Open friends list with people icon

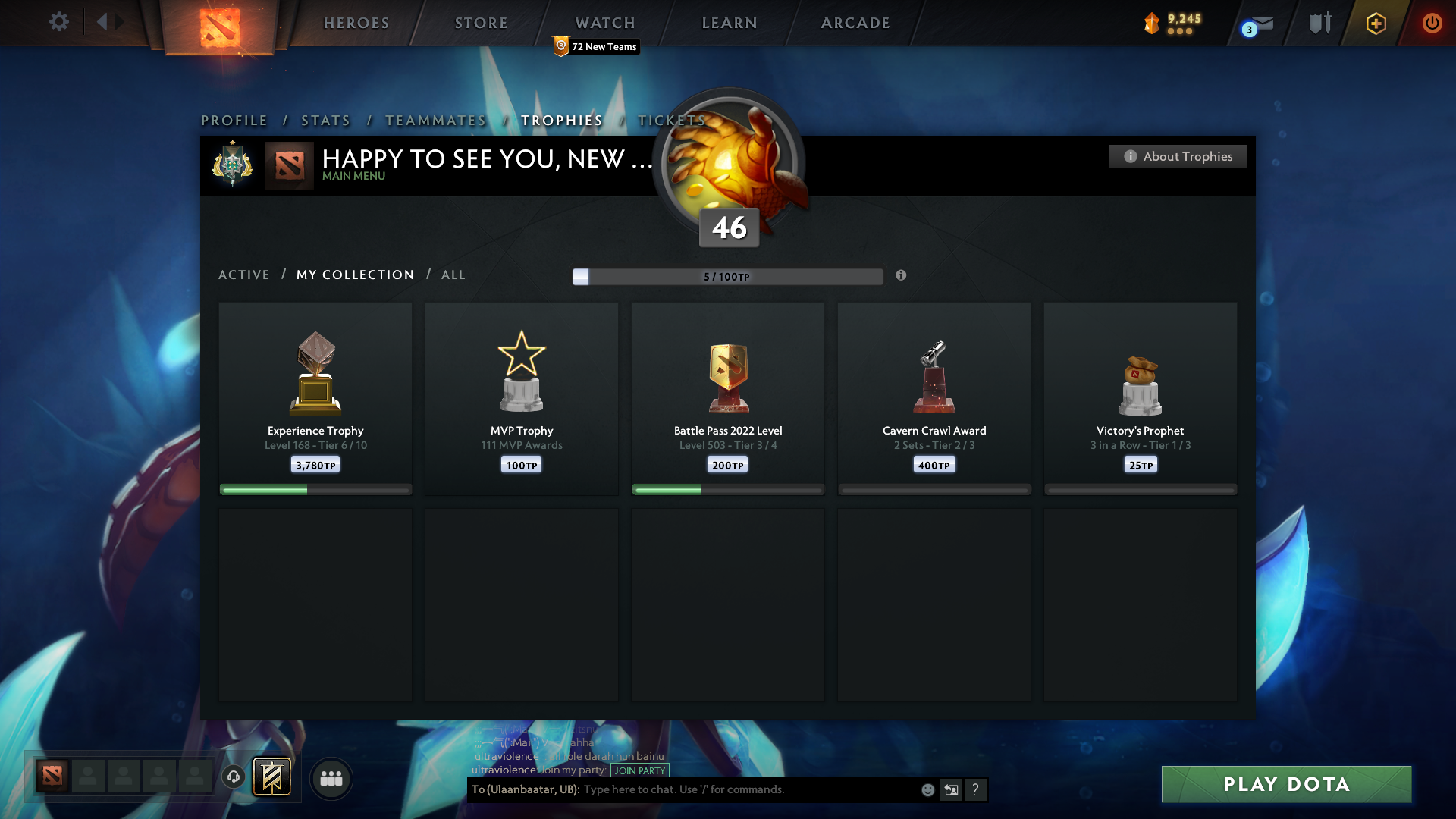click(331, 778)
